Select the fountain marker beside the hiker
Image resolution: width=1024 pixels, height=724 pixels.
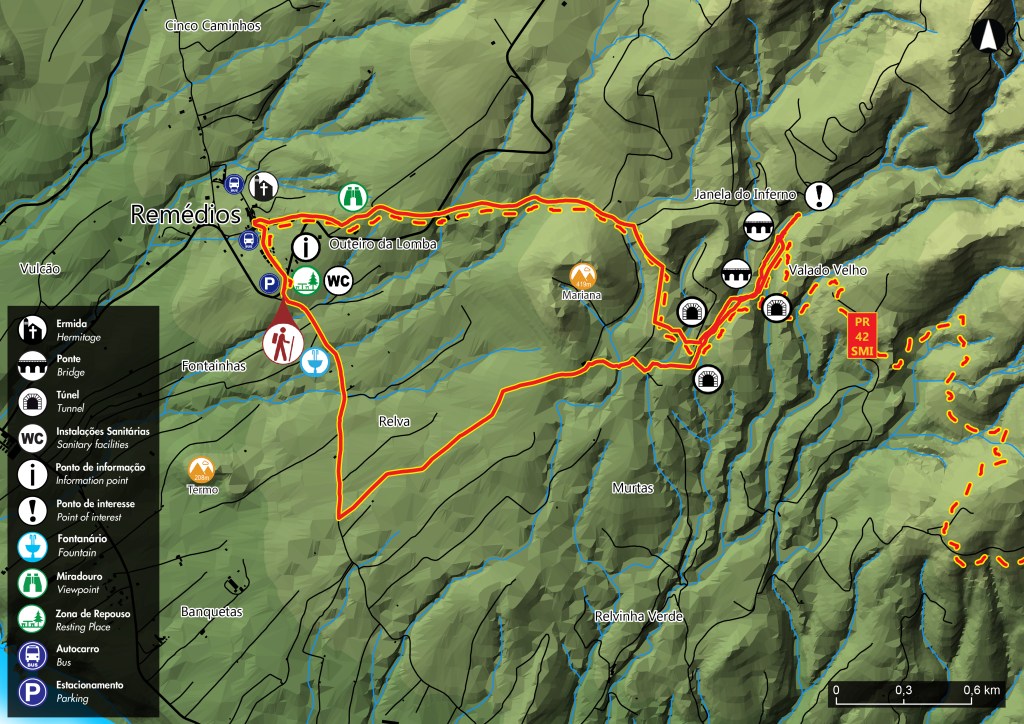314,360
